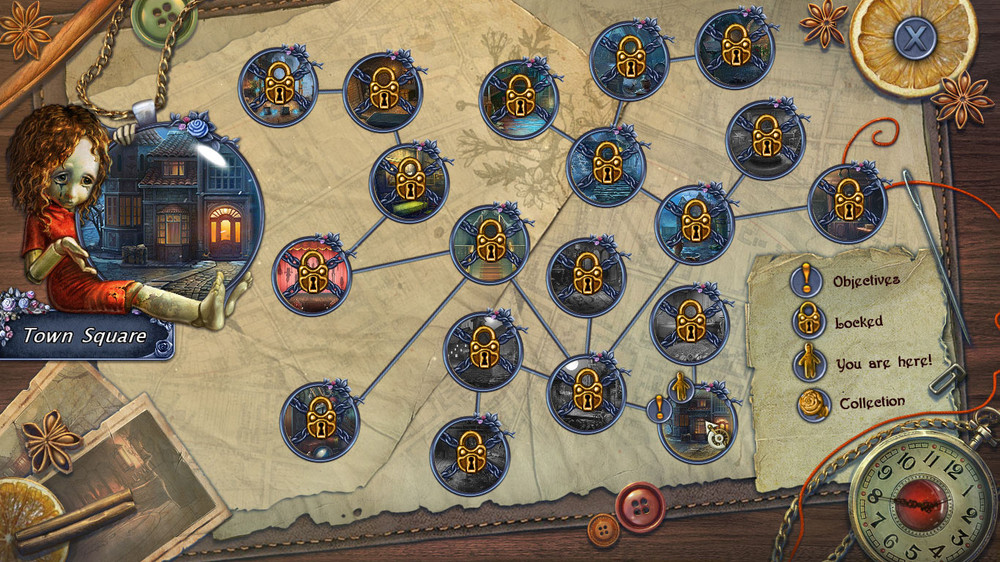Choose the You are here! legend entry
The height and width of the screenshot is (562, 1000).
click(x=883, y=363)
